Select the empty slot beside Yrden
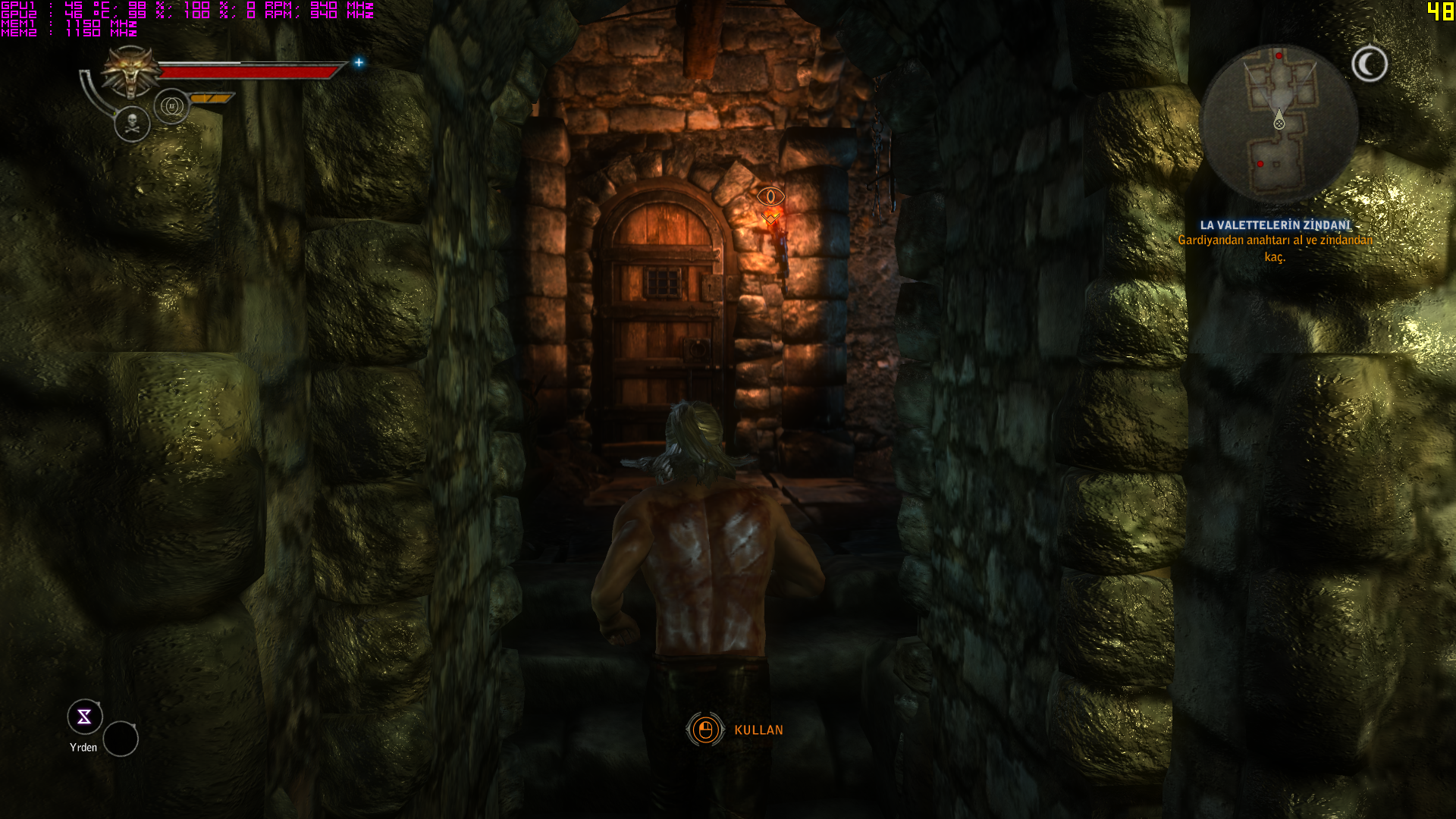1456x819 pixels. coord(121,739)
